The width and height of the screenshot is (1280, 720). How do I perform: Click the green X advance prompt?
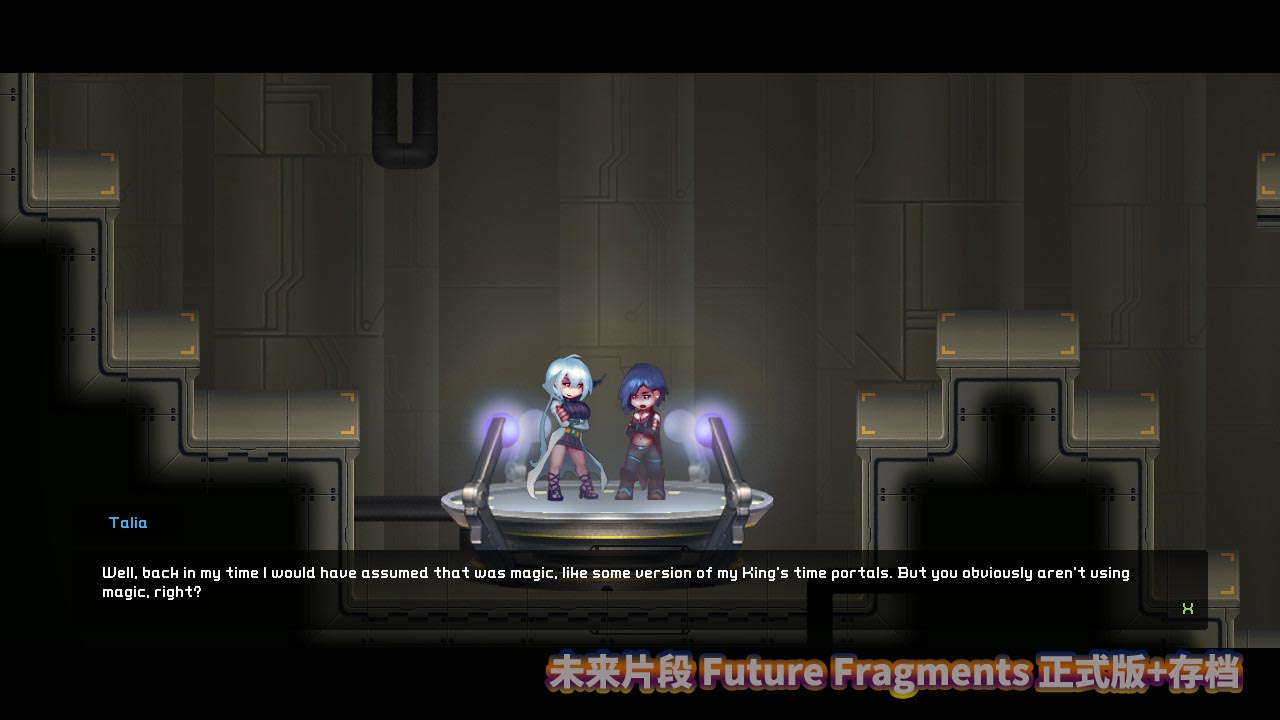[1188, 608]
